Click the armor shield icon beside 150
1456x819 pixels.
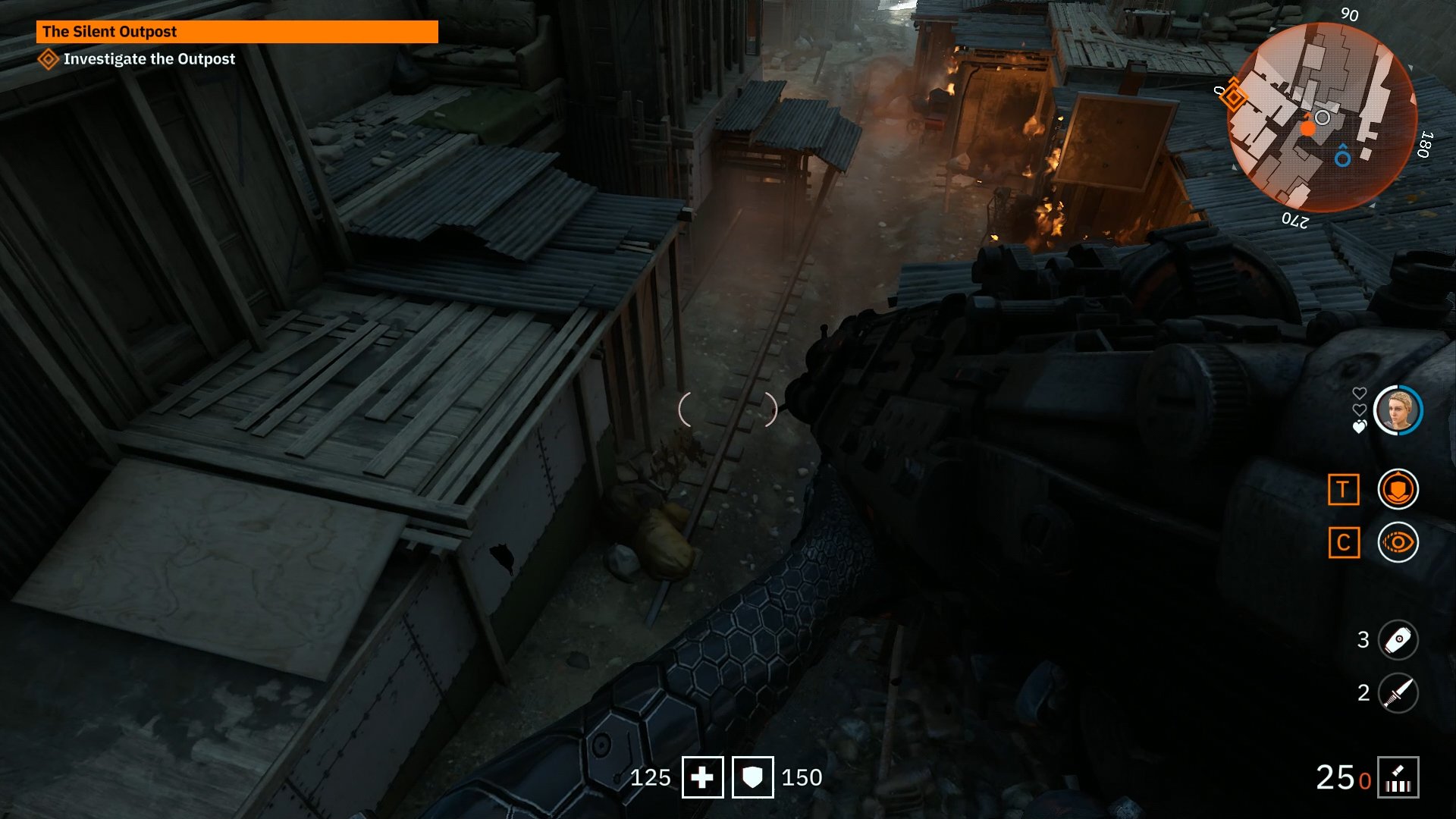pos(752,777)
